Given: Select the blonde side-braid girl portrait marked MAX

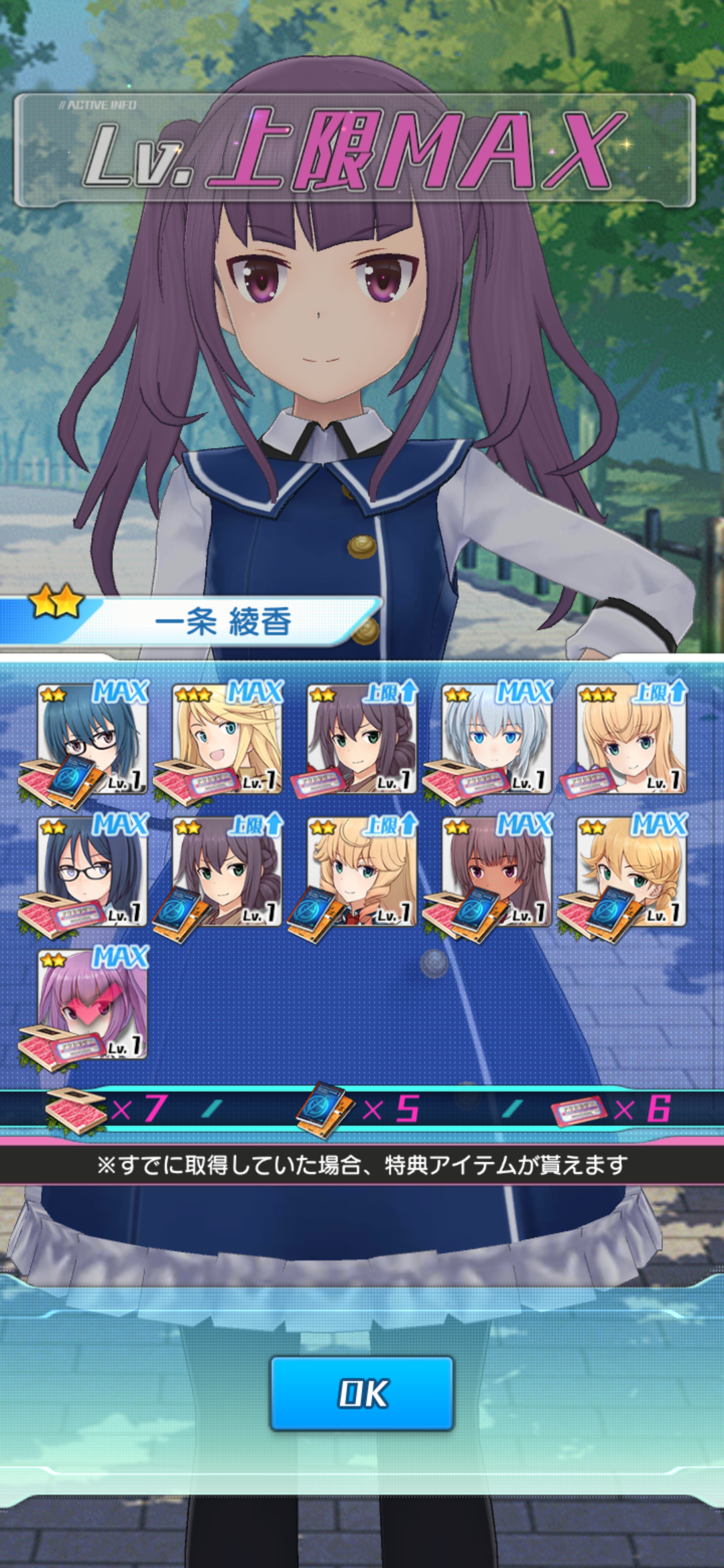Looking at the screenshot, I should click(631, 871).
